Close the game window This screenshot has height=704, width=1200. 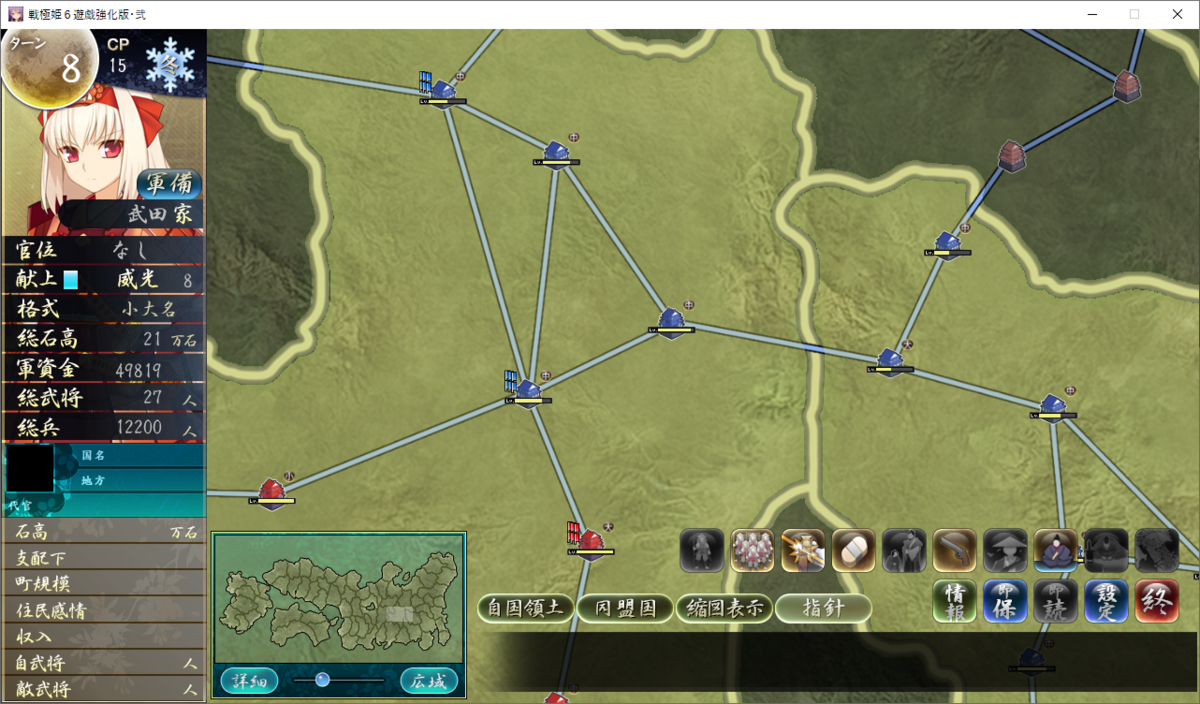coord(1177,14)
